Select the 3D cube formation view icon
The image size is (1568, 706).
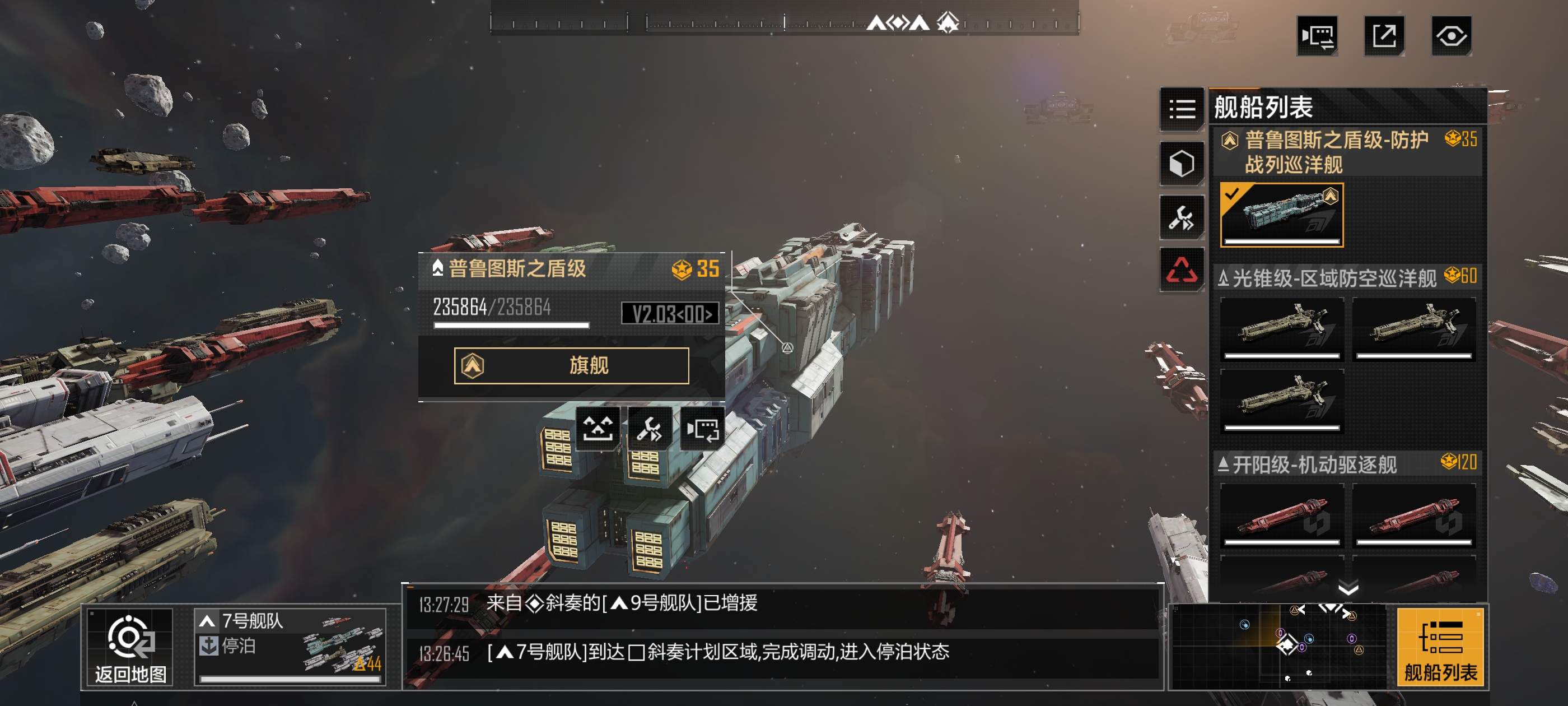coord(1182,162)
